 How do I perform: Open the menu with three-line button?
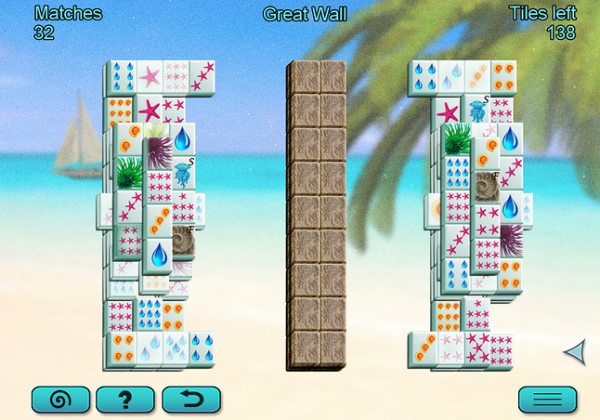click(x=547, y=401)
